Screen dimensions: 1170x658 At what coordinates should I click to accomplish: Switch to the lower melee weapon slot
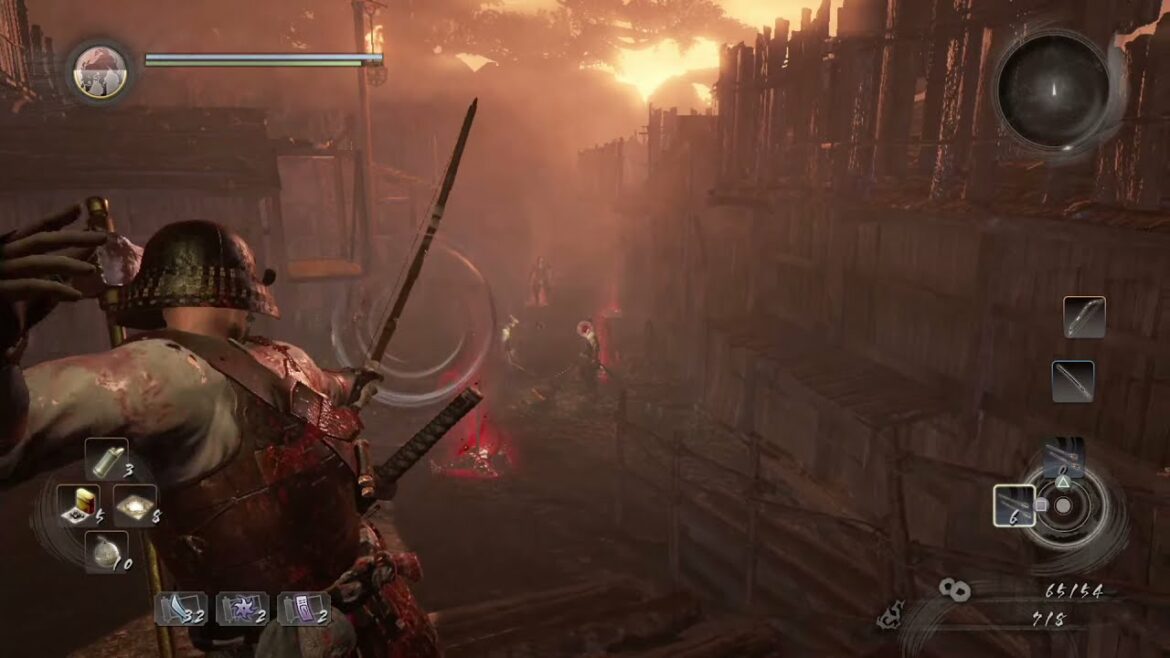coord(1073,381)
